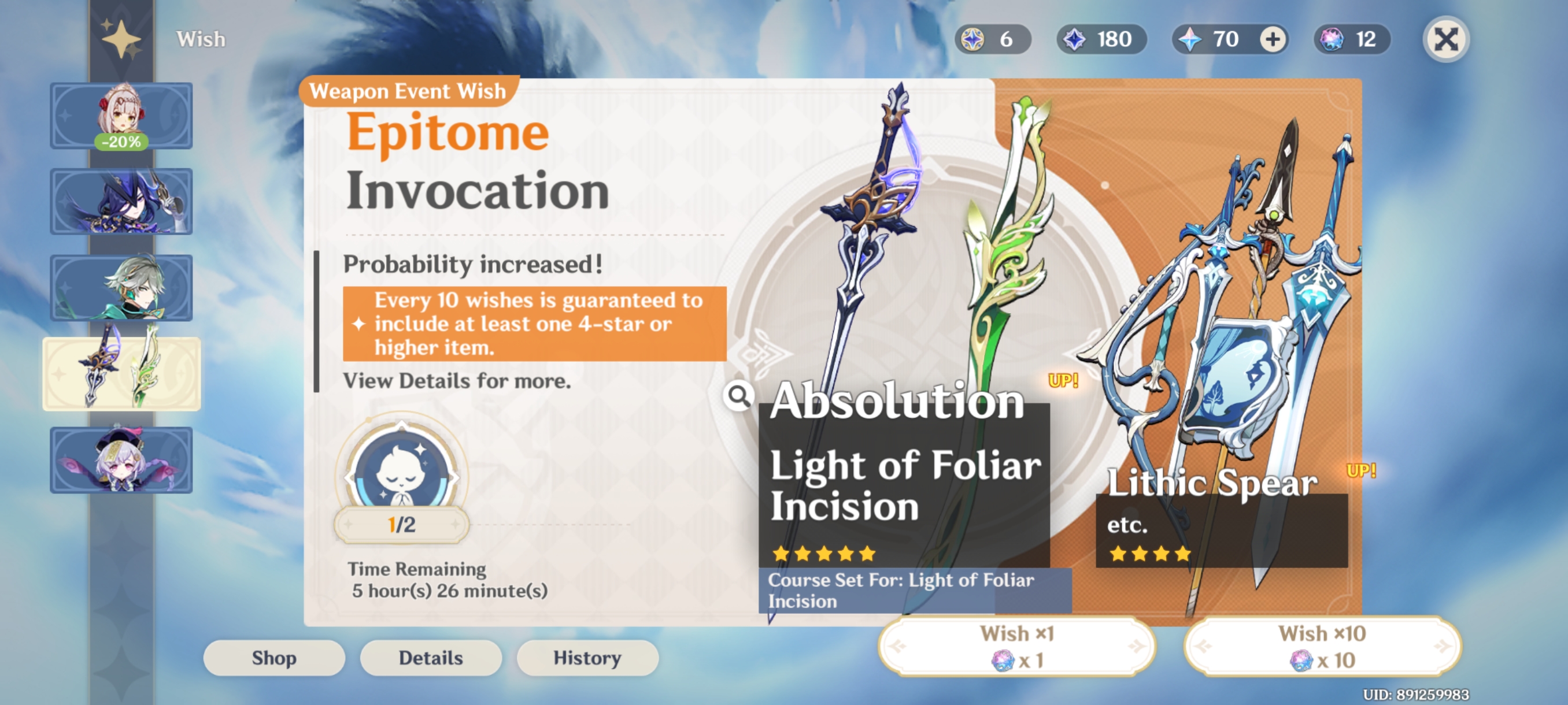Open the banner Details page
Image resolution: width=1568 pixels, height=705 pixels.
431,658
